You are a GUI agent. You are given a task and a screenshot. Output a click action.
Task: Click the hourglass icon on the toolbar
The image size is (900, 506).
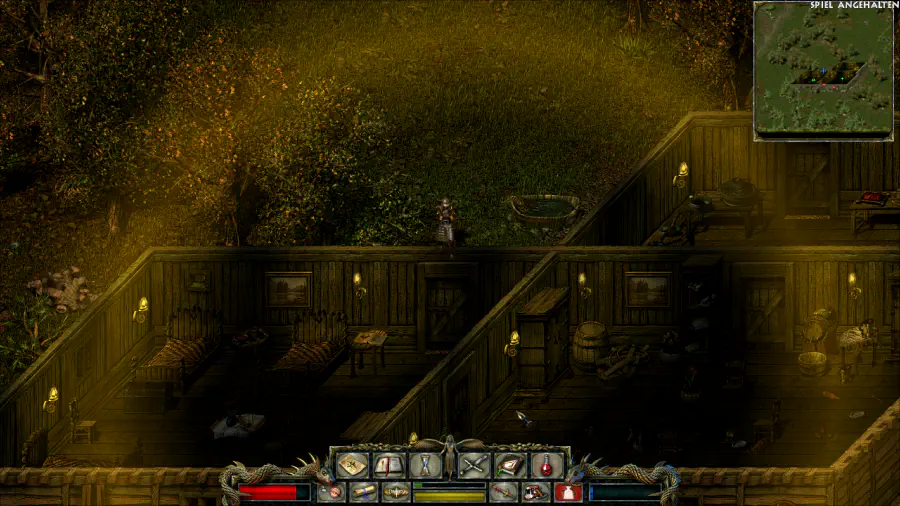pyautogui.click(x=423, y=465)
